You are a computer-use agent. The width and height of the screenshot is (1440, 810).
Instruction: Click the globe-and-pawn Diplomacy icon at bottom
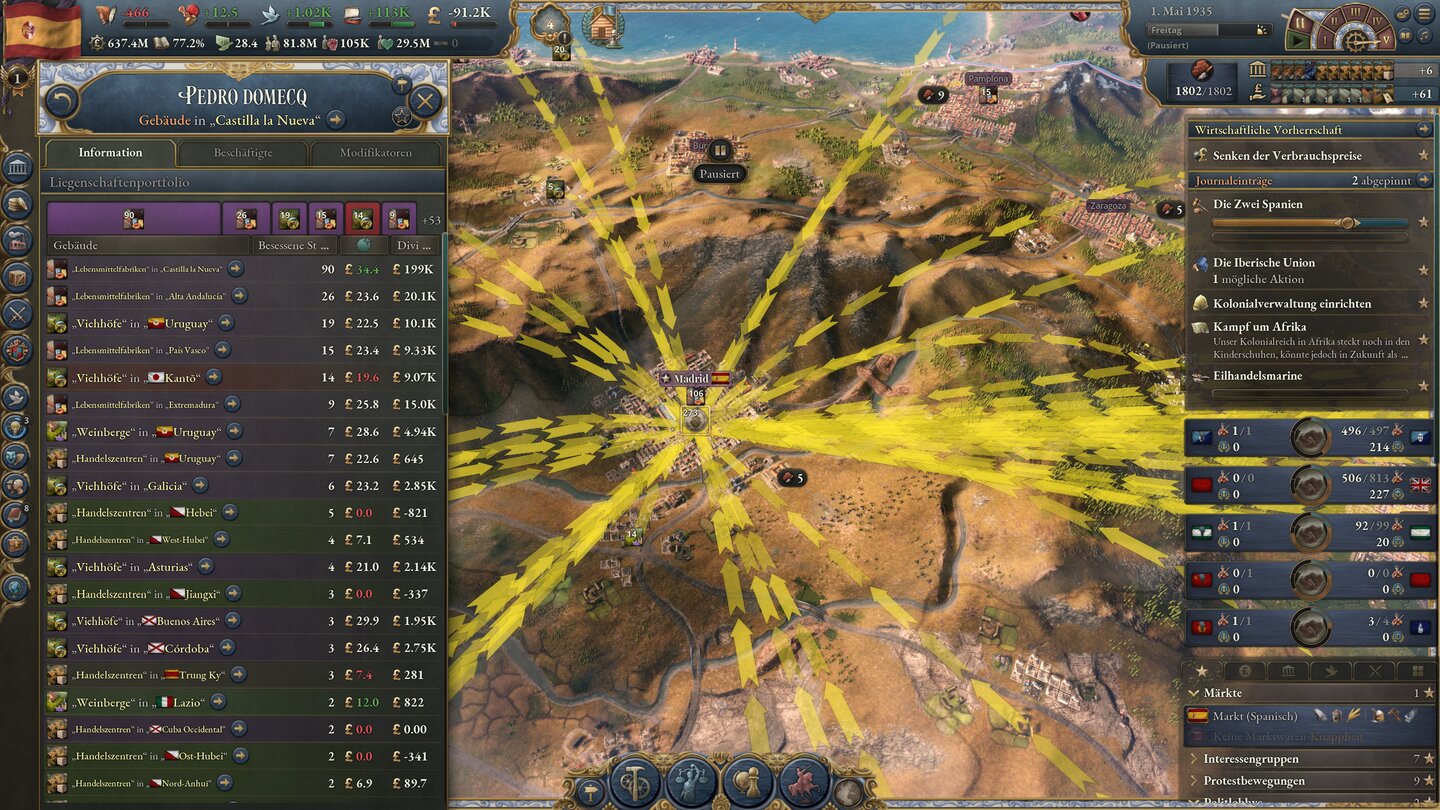(x=746, y=782)
